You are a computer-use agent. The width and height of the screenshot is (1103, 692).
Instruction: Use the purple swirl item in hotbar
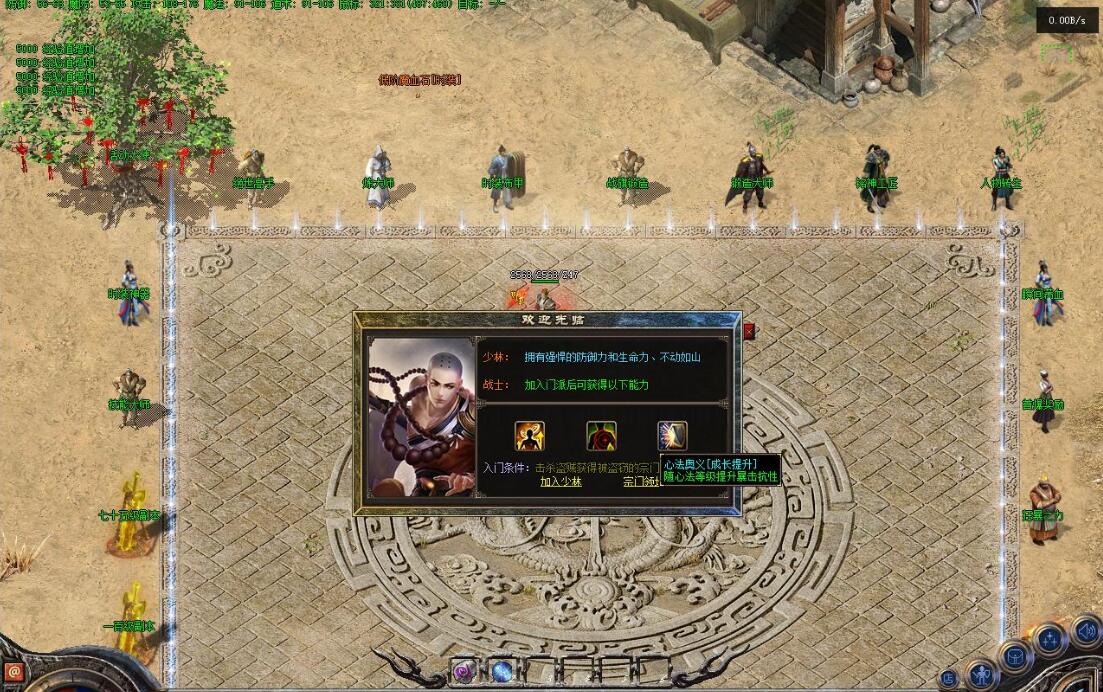click(x=463, y=671)
